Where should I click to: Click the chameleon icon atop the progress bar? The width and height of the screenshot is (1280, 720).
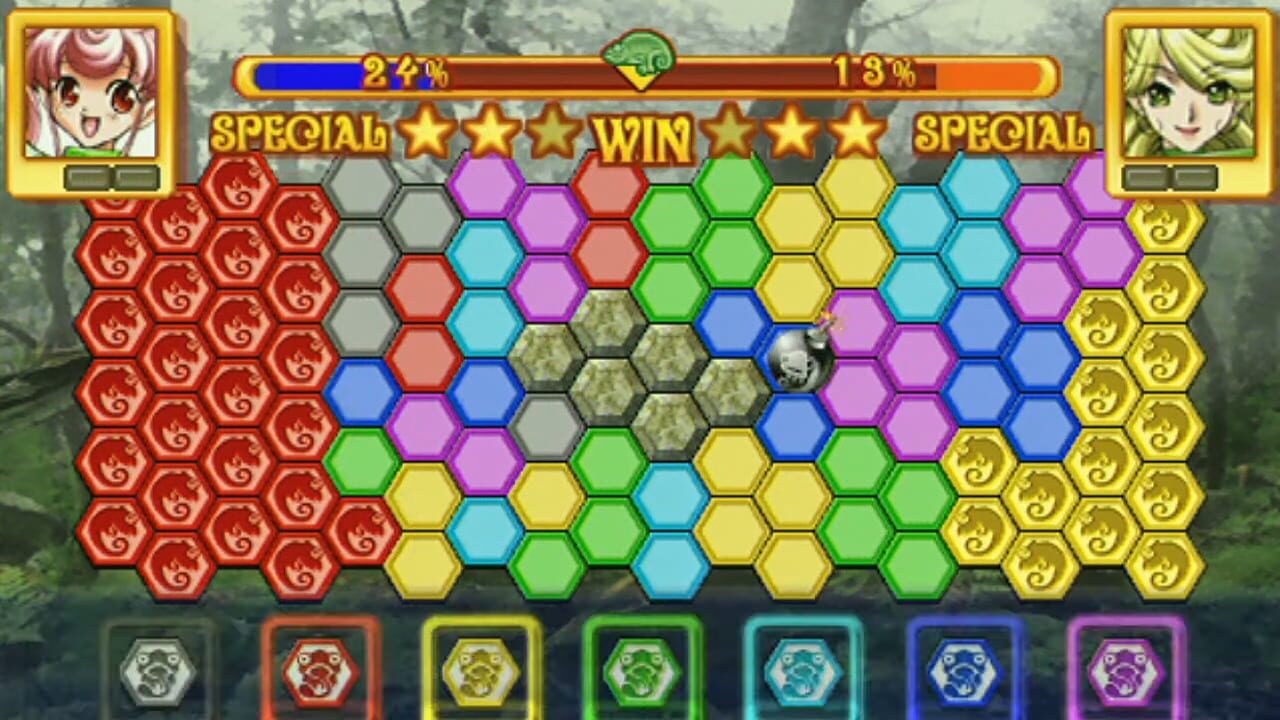pos(640,58)
